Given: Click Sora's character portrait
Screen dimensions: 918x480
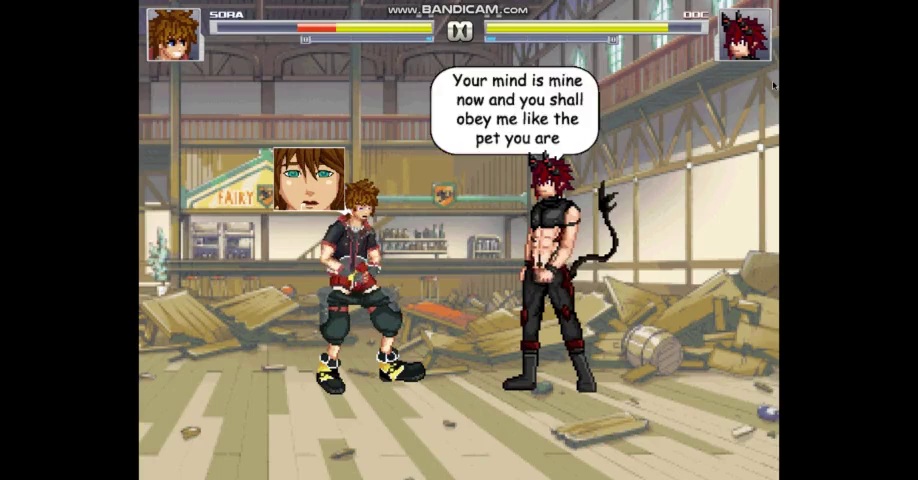Looking at the screenshot, I should (x=174, y=35).
